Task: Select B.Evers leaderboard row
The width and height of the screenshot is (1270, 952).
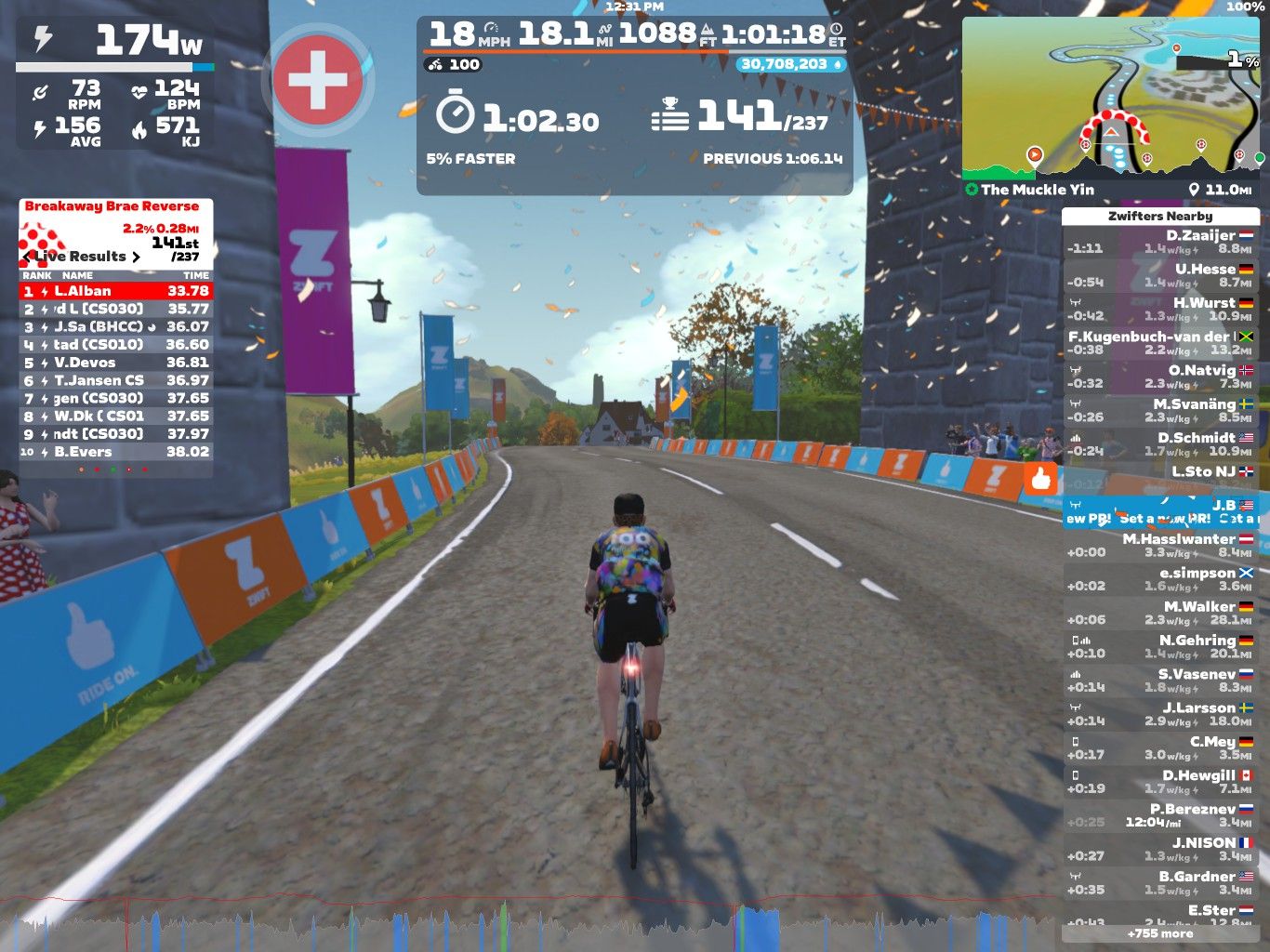Action: coord(116,452)
